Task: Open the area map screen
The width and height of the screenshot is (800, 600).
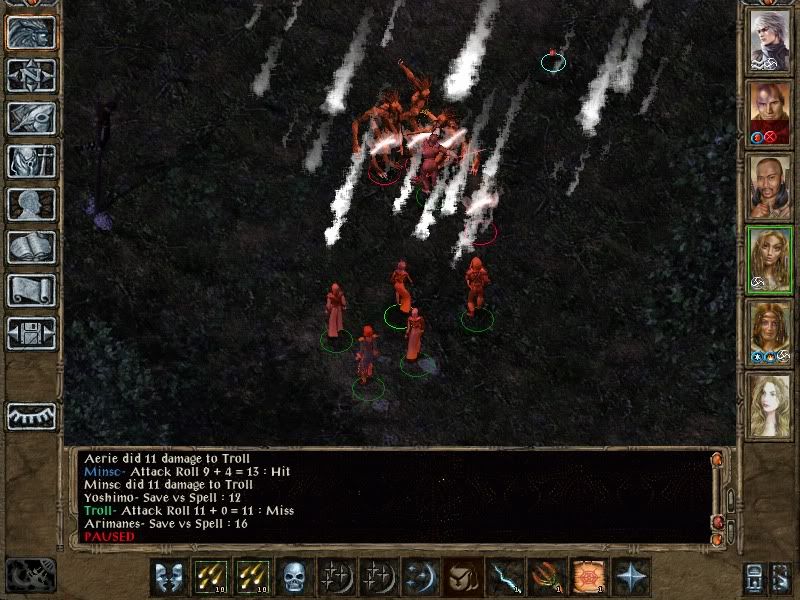Action: click(x=31, y=75)
